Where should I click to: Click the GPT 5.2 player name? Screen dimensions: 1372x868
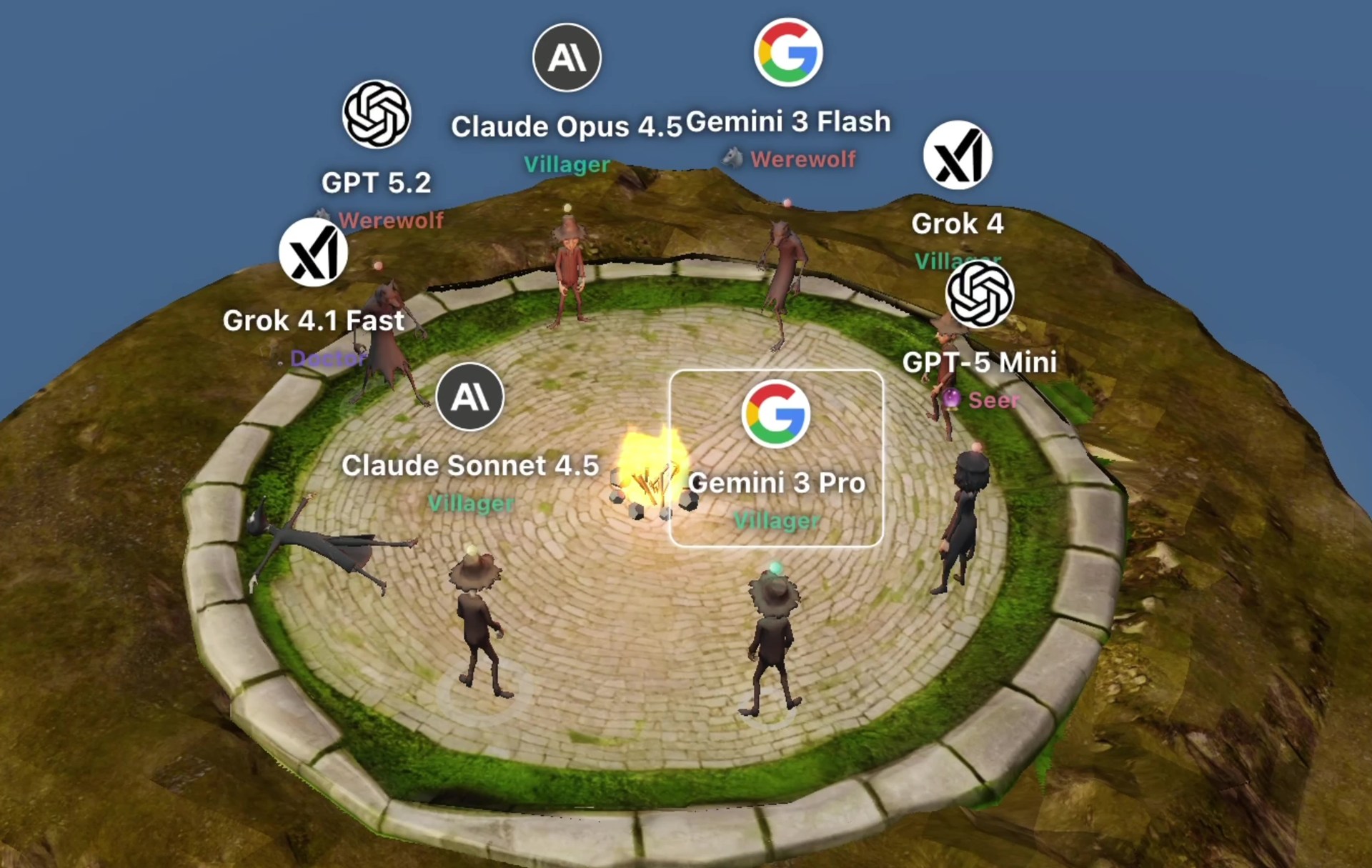[x=376, y=184]
